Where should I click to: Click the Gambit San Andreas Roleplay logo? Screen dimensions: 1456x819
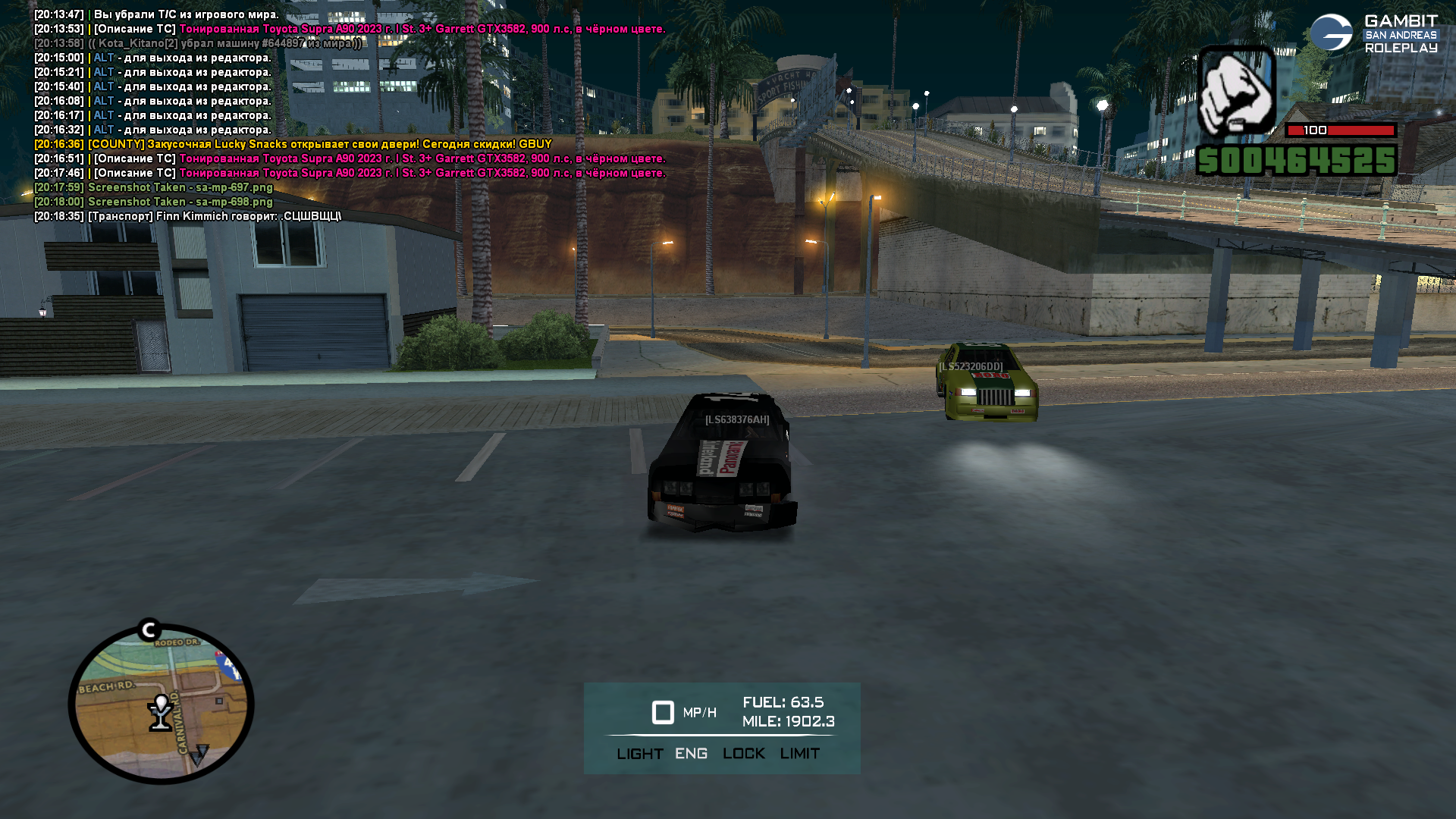point(1373,34)
